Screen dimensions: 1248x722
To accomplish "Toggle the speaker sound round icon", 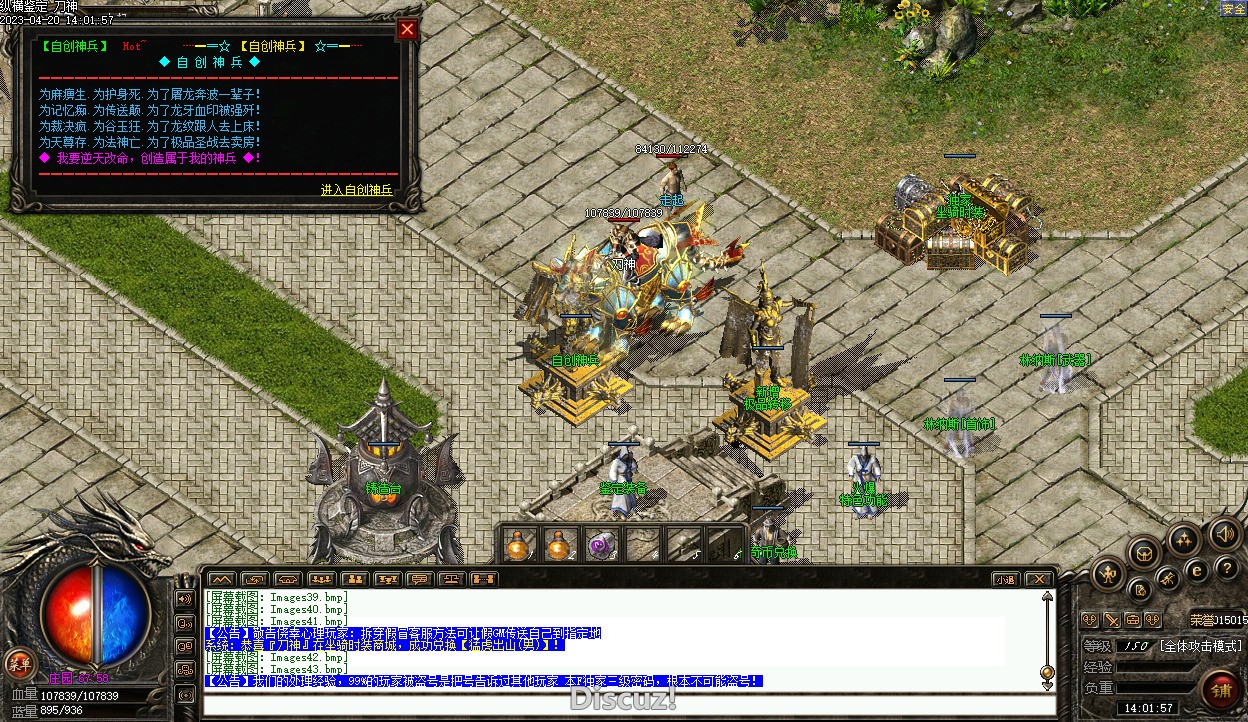I will point(1224,533).
